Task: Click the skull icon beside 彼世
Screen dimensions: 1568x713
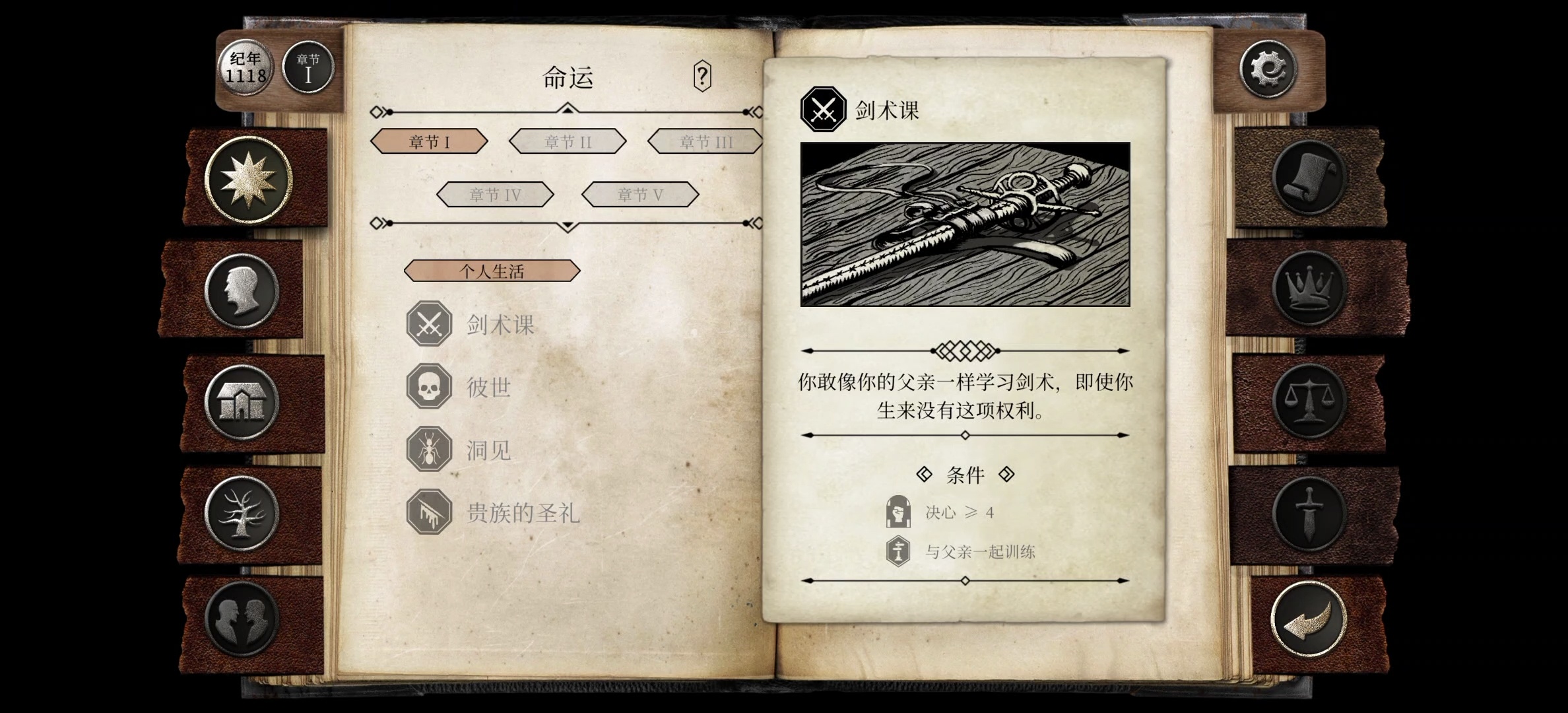Action: (430, 387)
